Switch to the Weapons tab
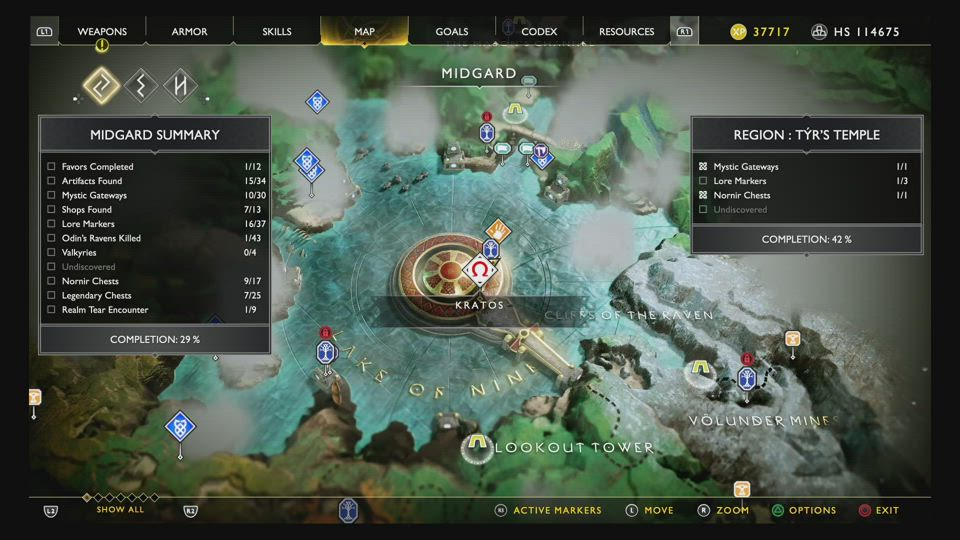960x540 pixels. [102, 32]
